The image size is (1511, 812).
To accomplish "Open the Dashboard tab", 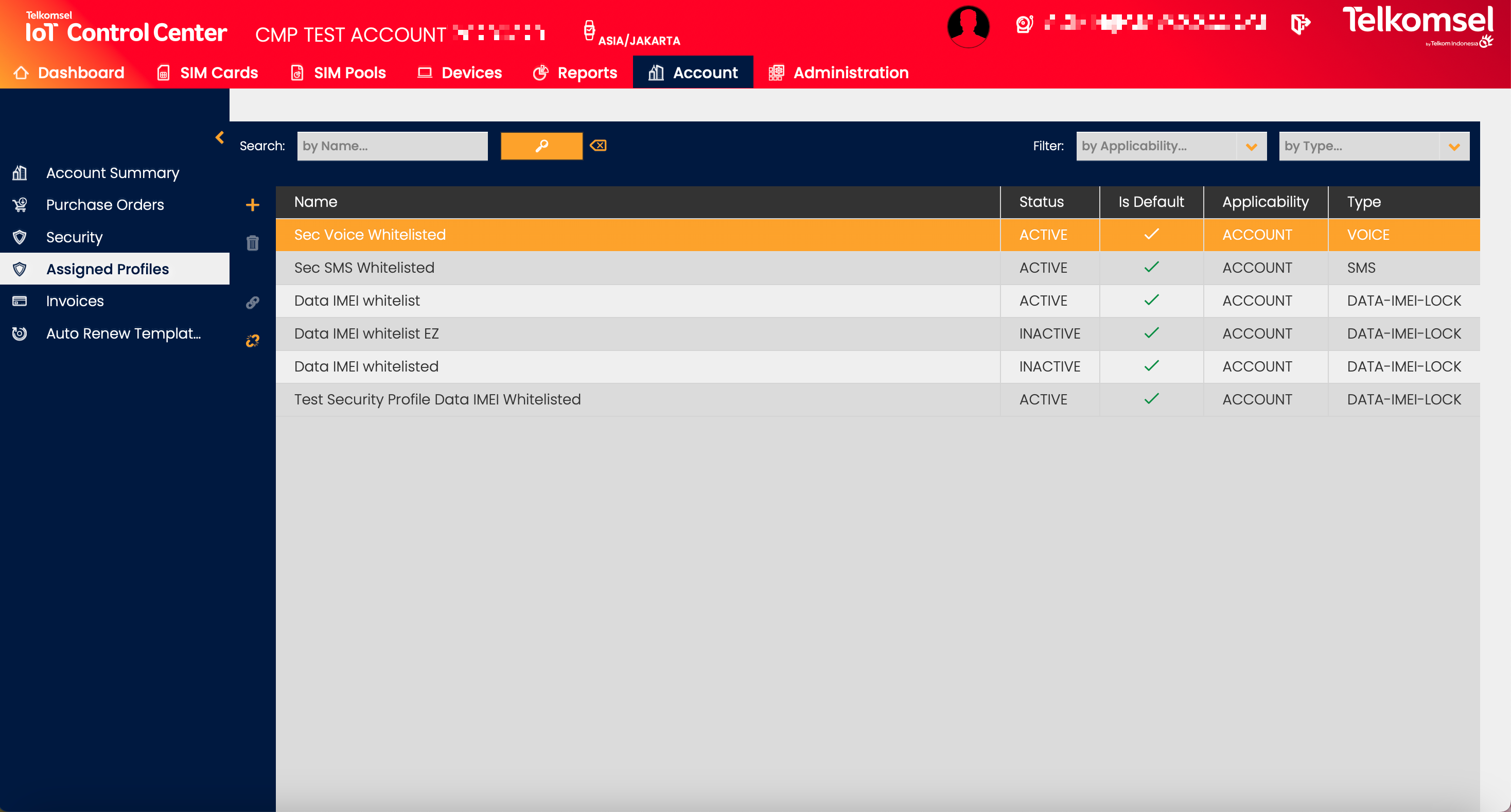I will 69,73.
